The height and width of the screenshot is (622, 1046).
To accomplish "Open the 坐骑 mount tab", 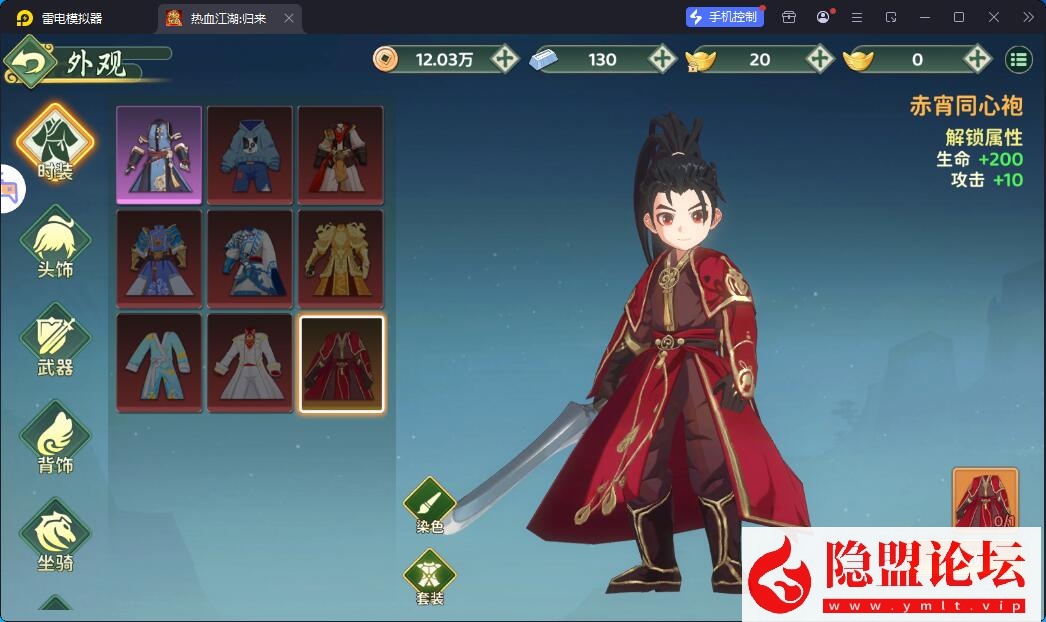I will coord(55,533).
